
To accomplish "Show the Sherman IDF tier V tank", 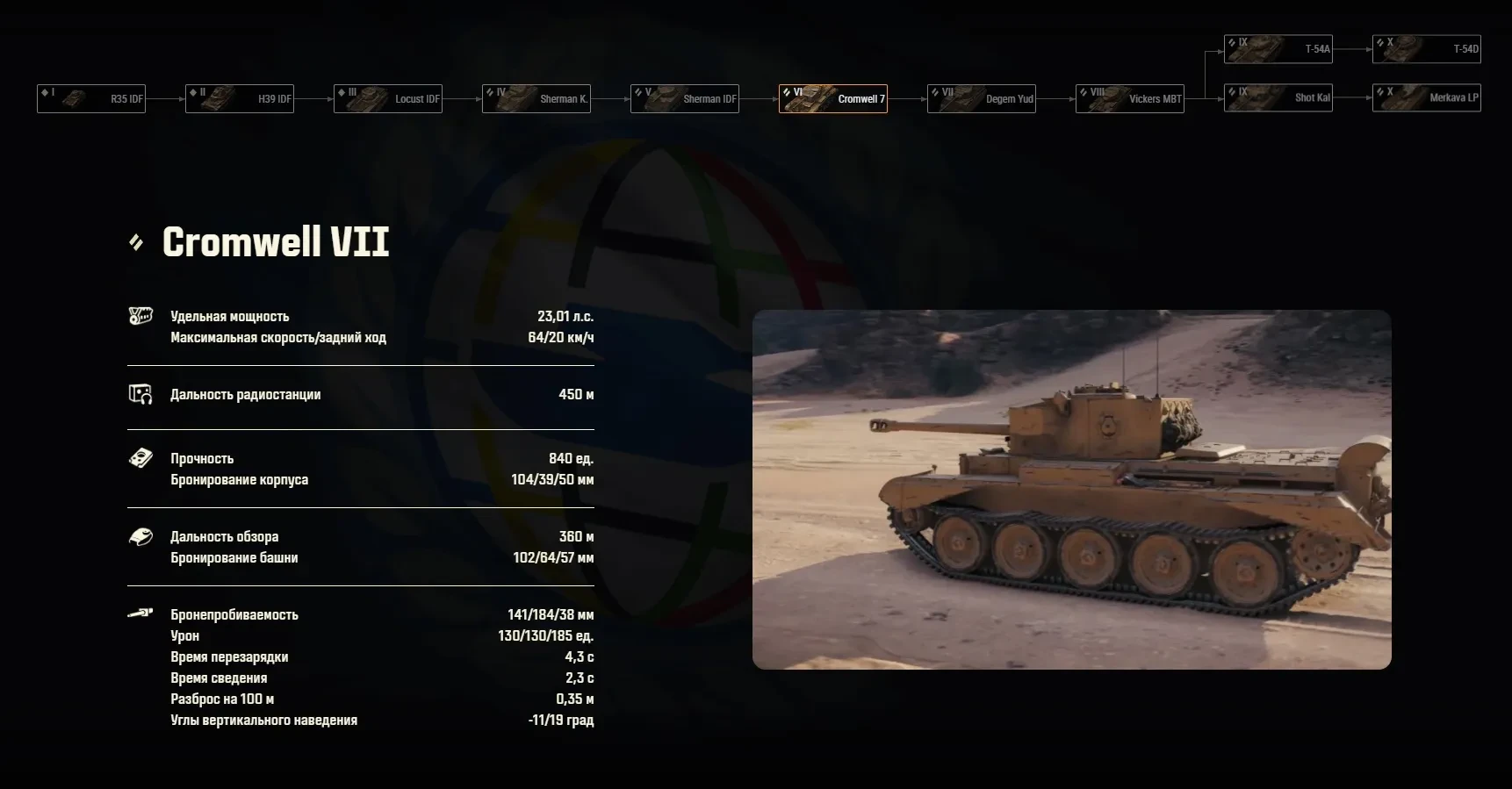I will coord(685,98).
